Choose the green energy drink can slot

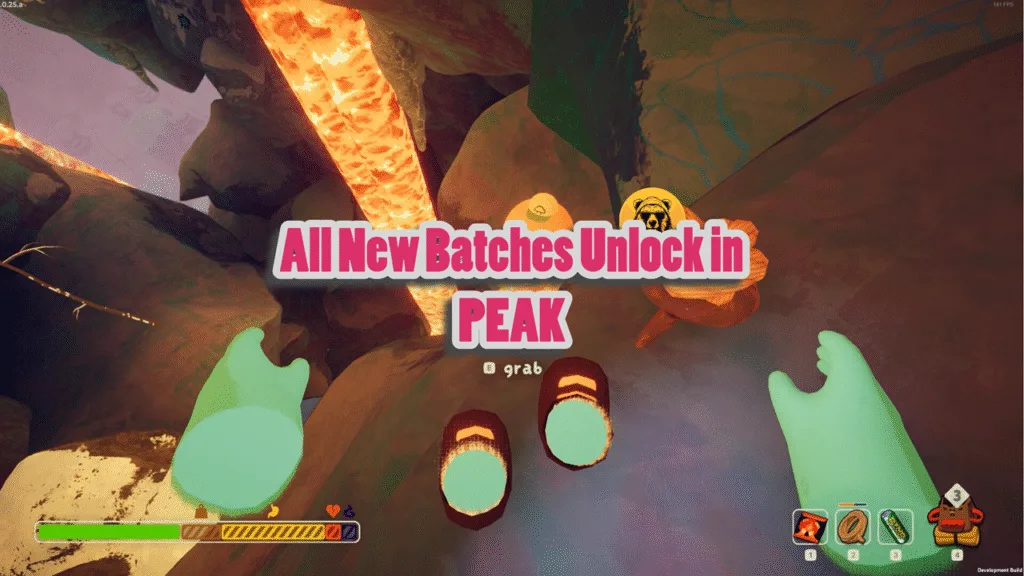[x=895, y=525]
